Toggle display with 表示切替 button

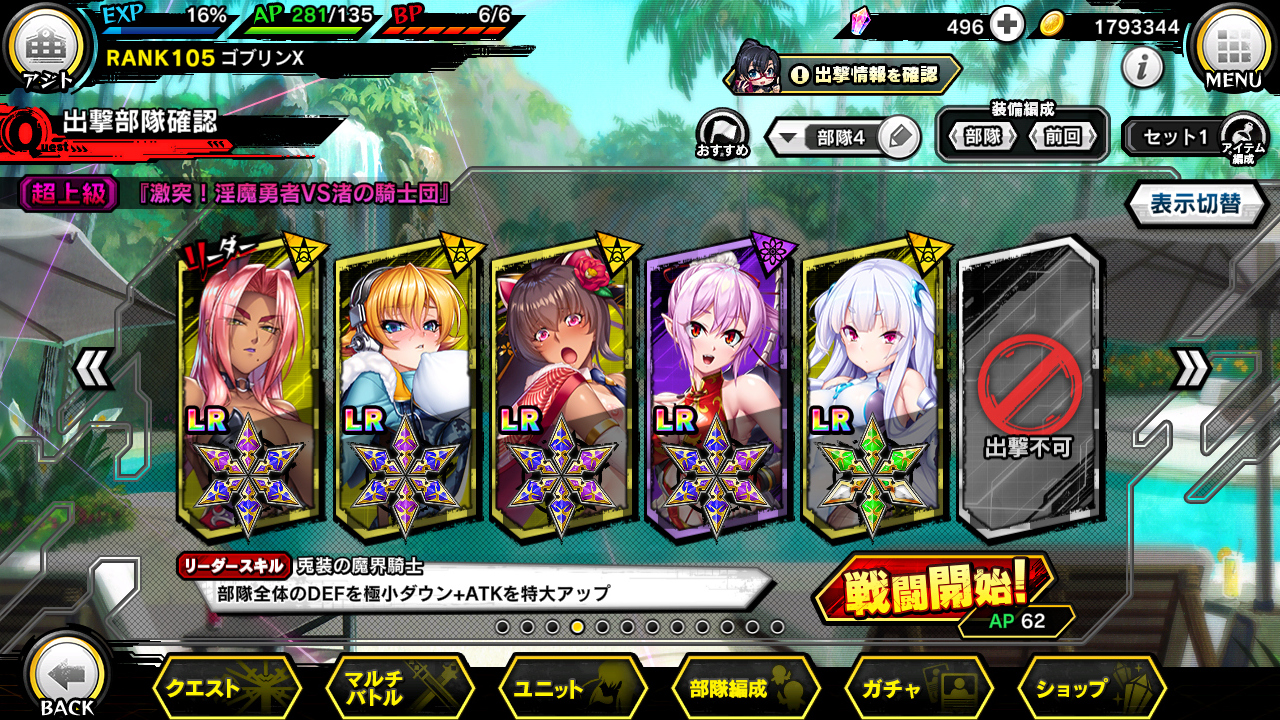click(x=1195, y=204)
